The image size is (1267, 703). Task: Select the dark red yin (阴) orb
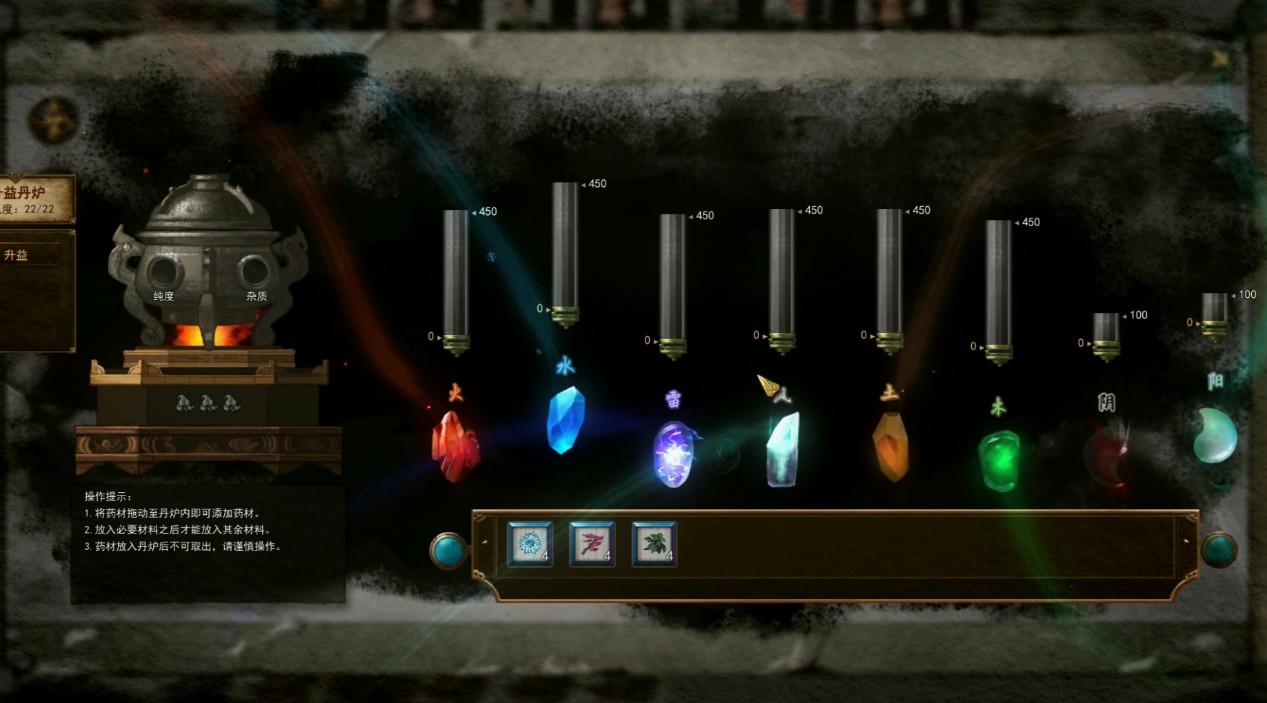(x=1106, y=455)
